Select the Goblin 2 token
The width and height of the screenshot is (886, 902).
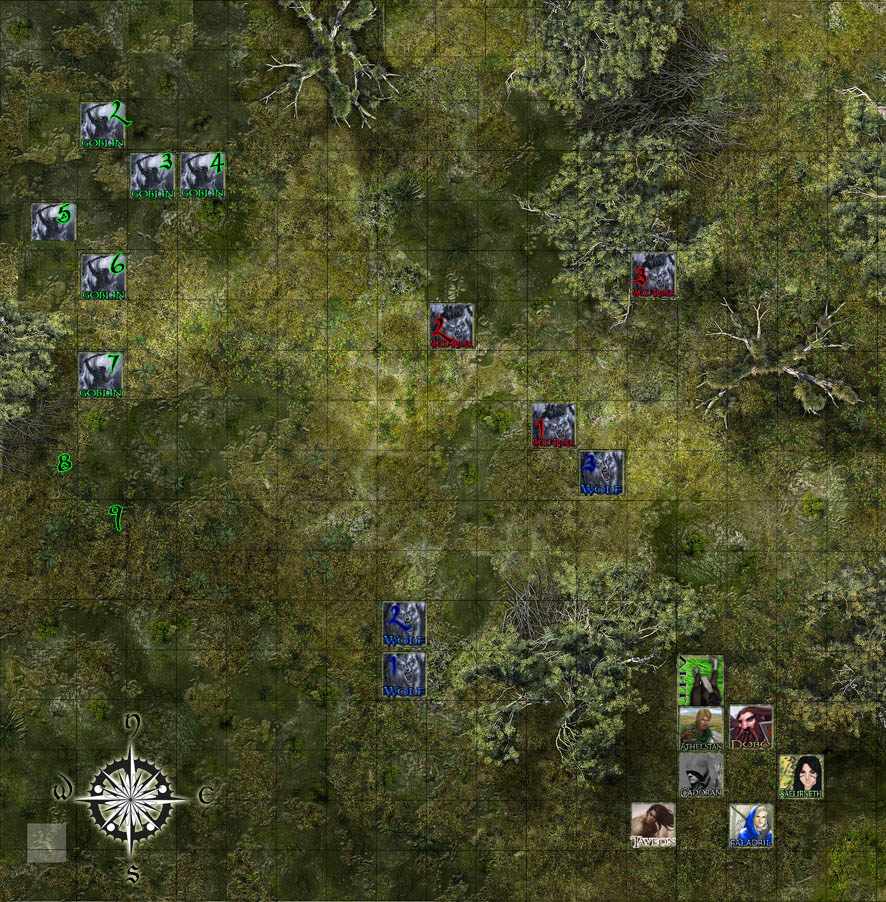tap(102, 124)
